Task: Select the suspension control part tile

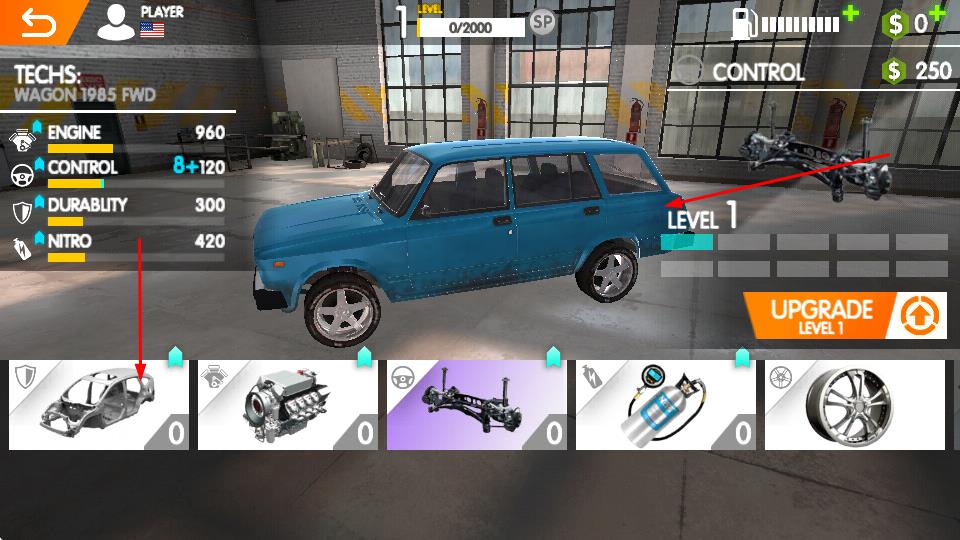Action: click(x=476, y=404)
